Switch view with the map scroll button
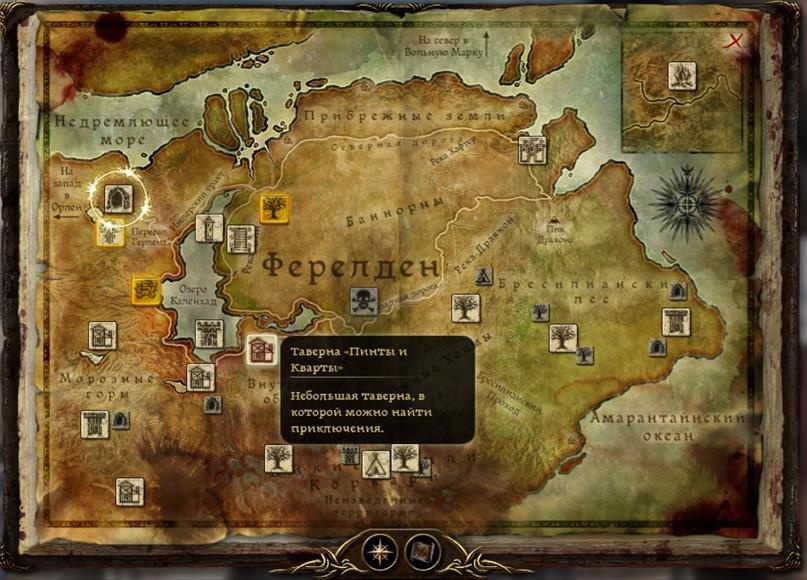The width and height of the screenshot is (807, 580). point(423,551)
